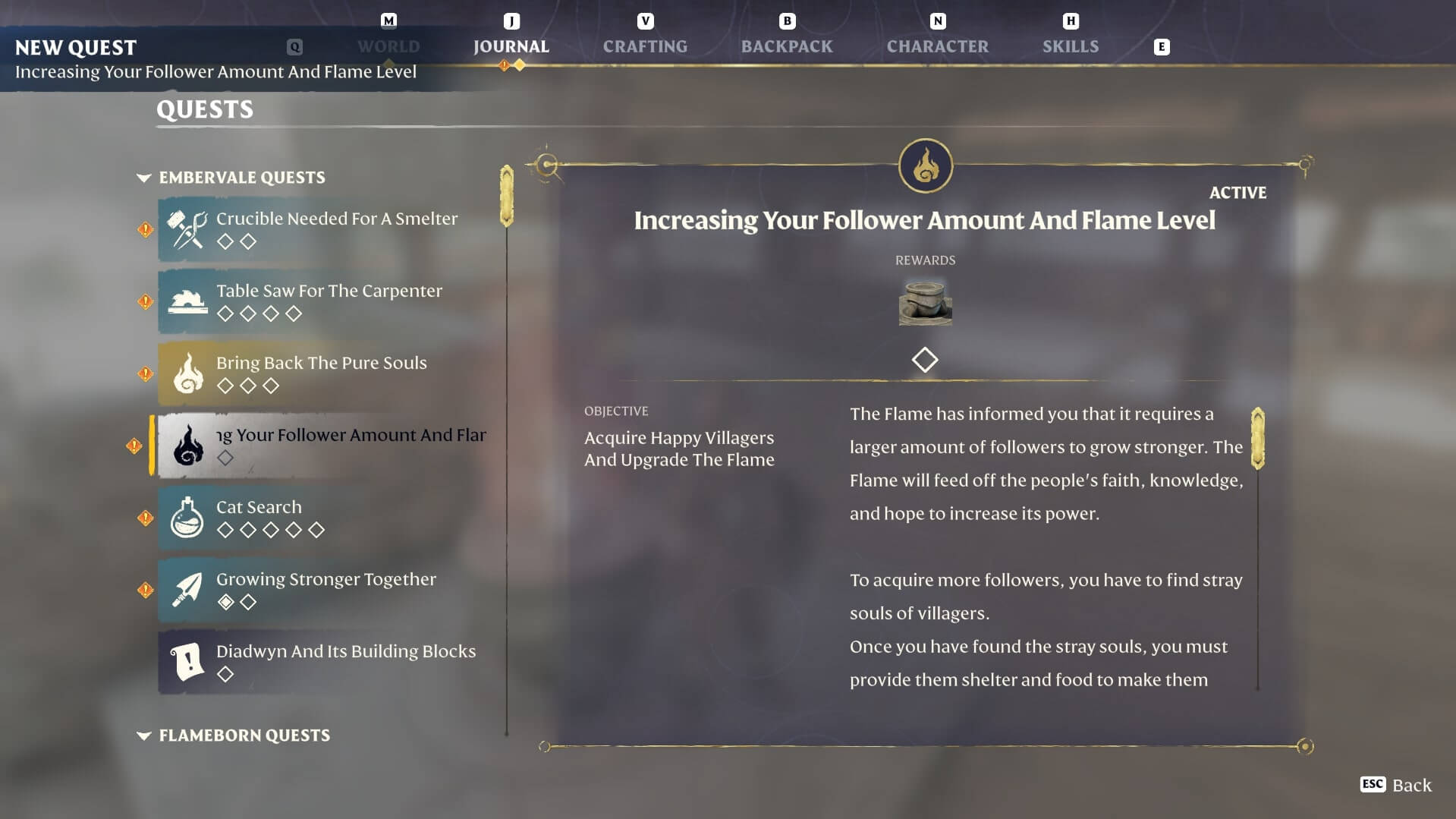The image size is (1456, 819).
Task: Switch to the Skills tab
Action: [1070, 46]
